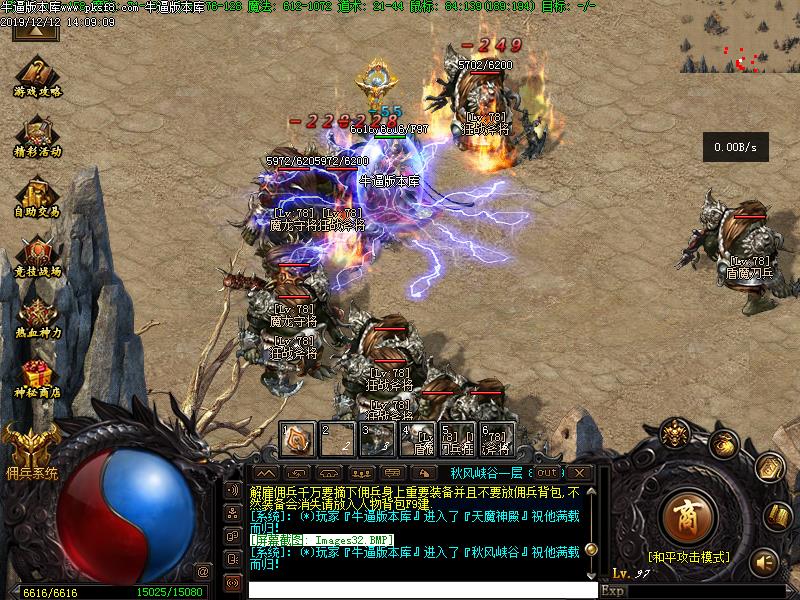Toggle the sound speaker button
This screenshot has height=600, width=800.
[x=765, y=562]
